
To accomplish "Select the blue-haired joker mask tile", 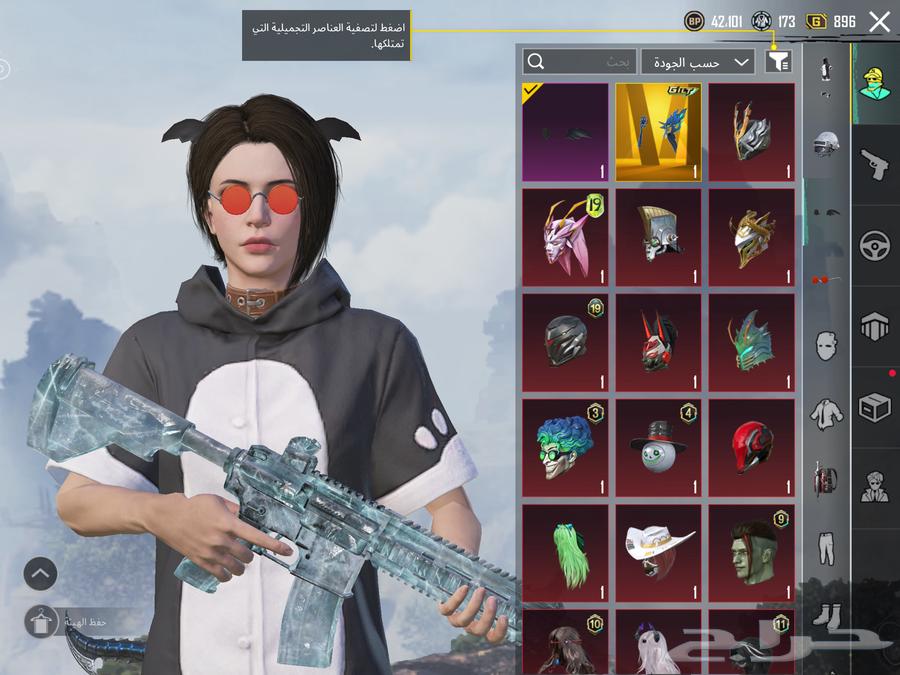I will click(x=565, y=448).
